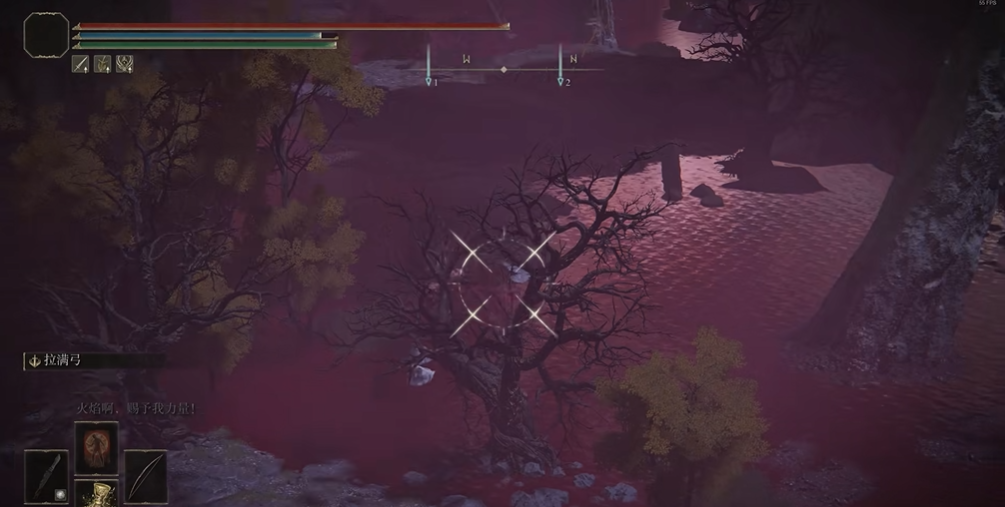1005x507 pixels.
Task: Select the Flame, Grant Me Strength spell slot
Action: pos(96,447)
